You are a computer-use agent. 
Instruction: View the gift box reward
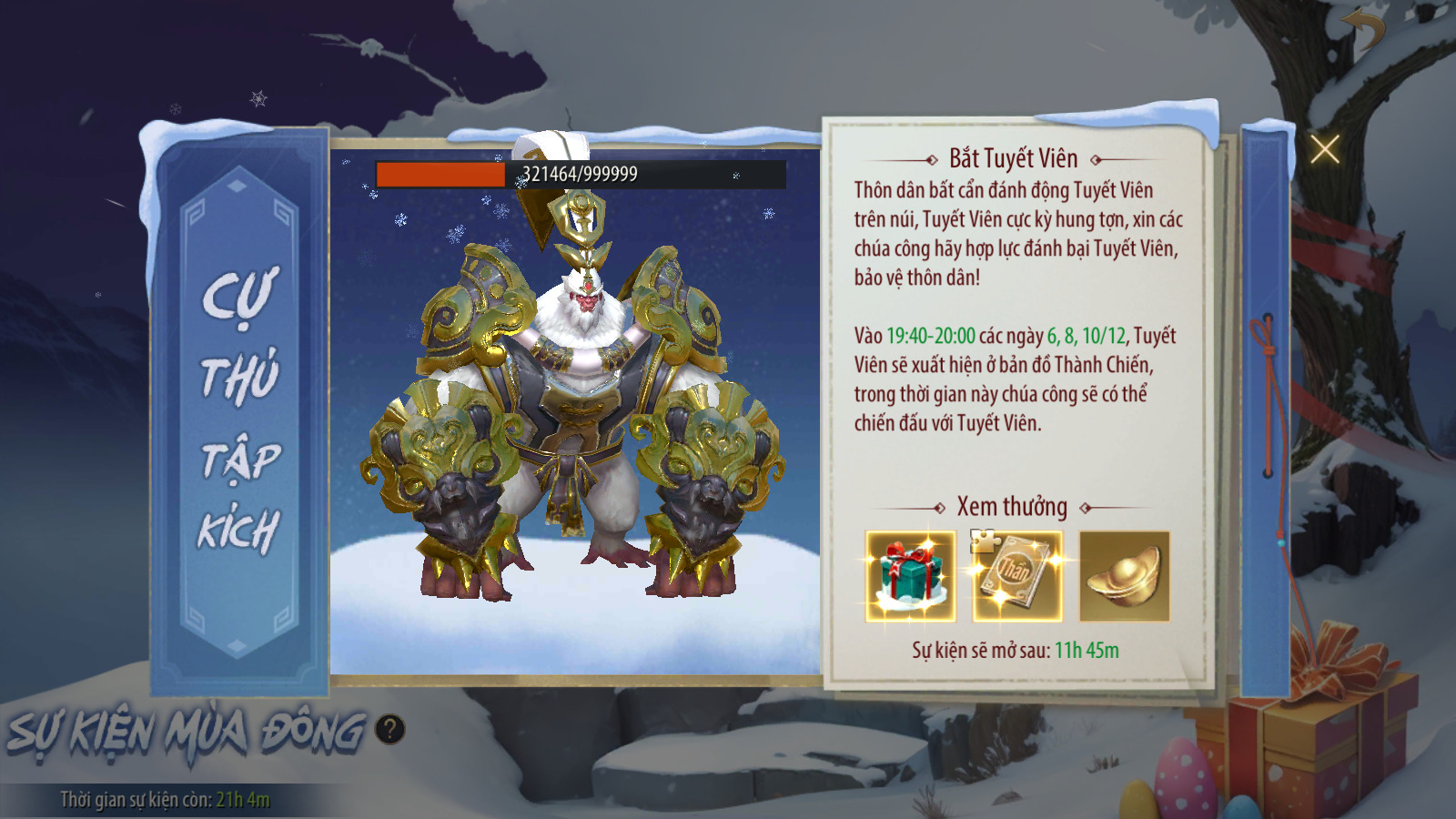coord(910,577)
